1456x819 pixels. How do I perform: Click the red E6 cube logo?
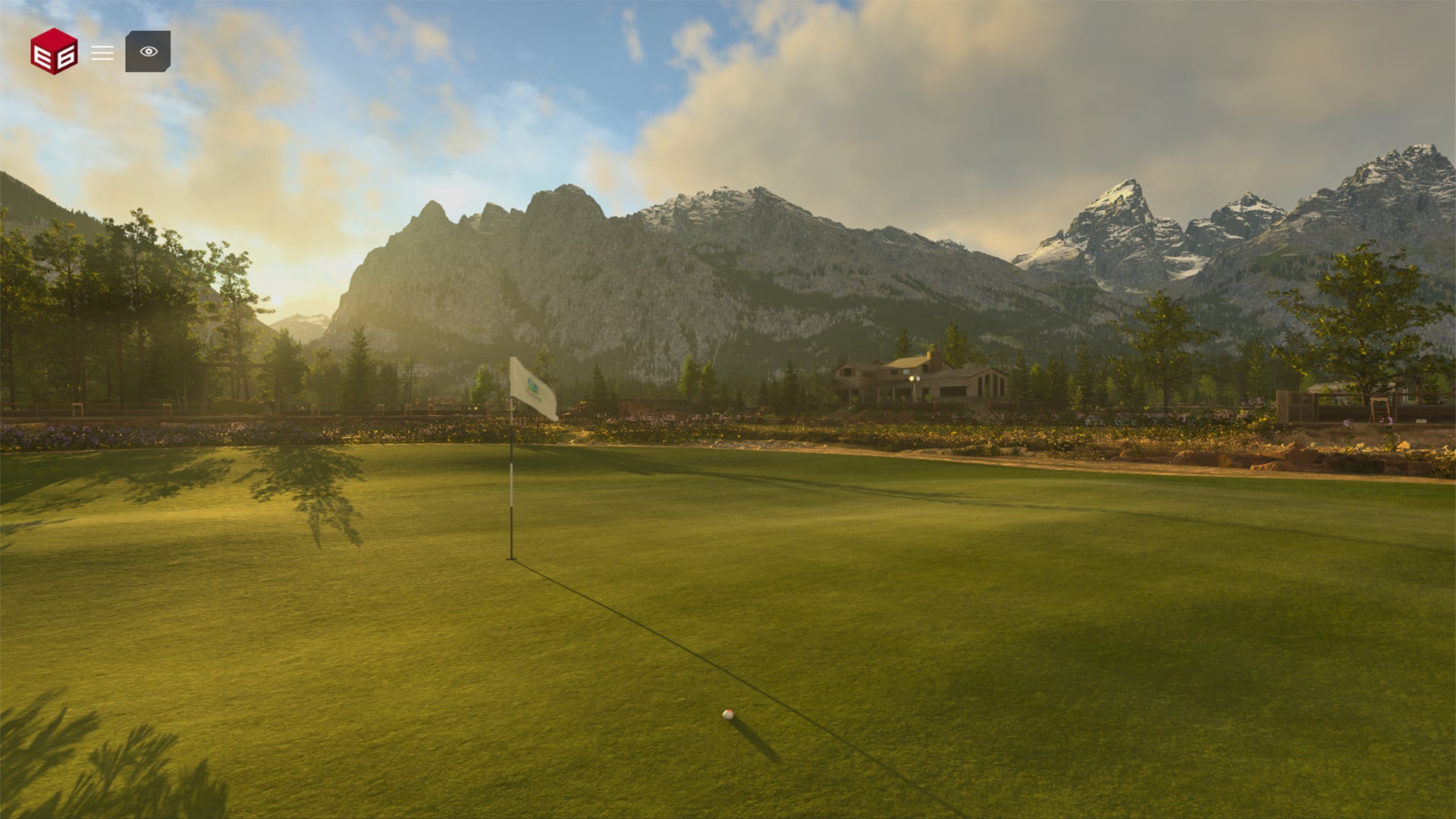tap(54, 52)
